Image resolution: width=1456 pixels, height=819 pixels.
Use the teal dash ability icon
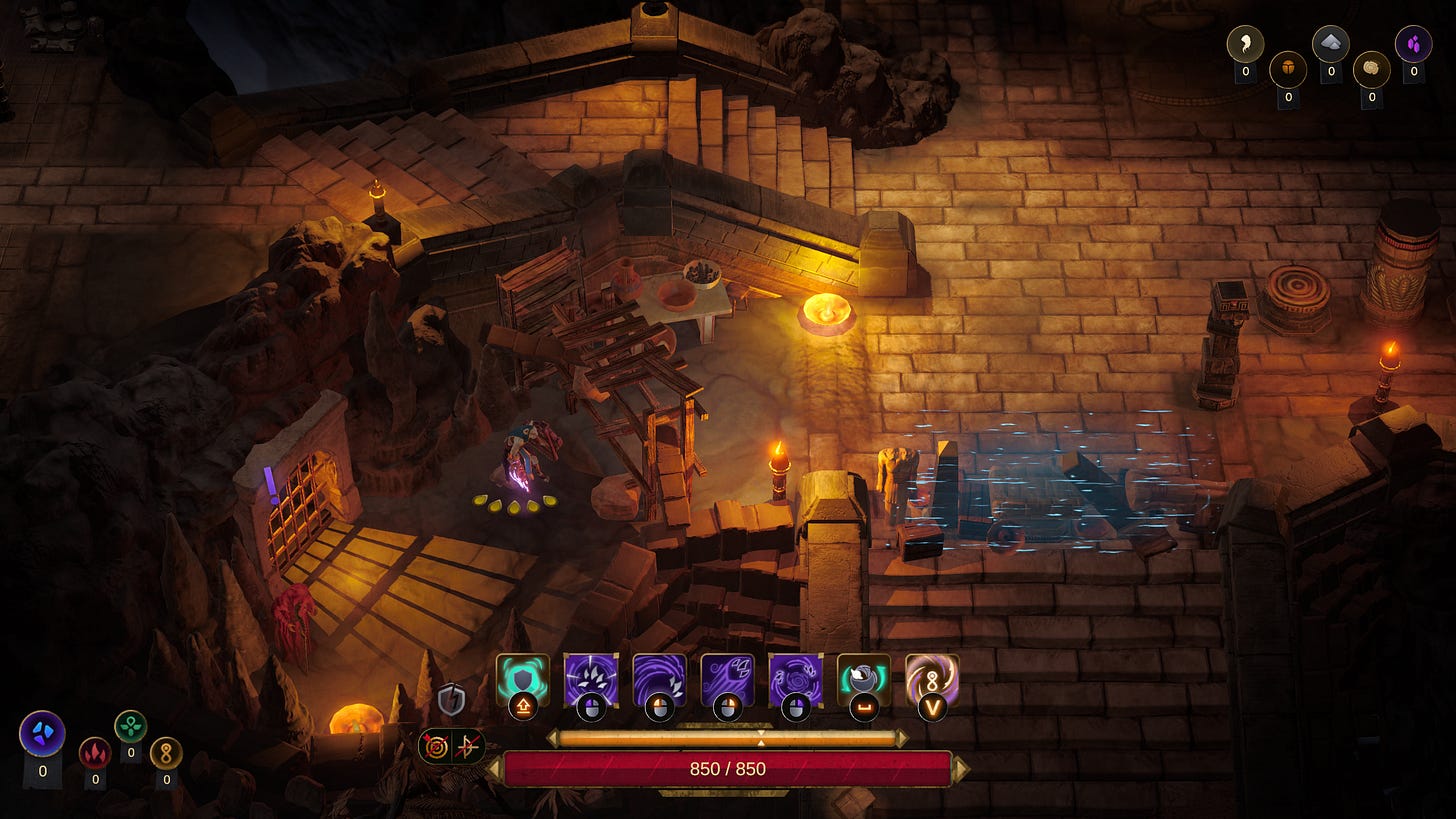coord(863,679)
